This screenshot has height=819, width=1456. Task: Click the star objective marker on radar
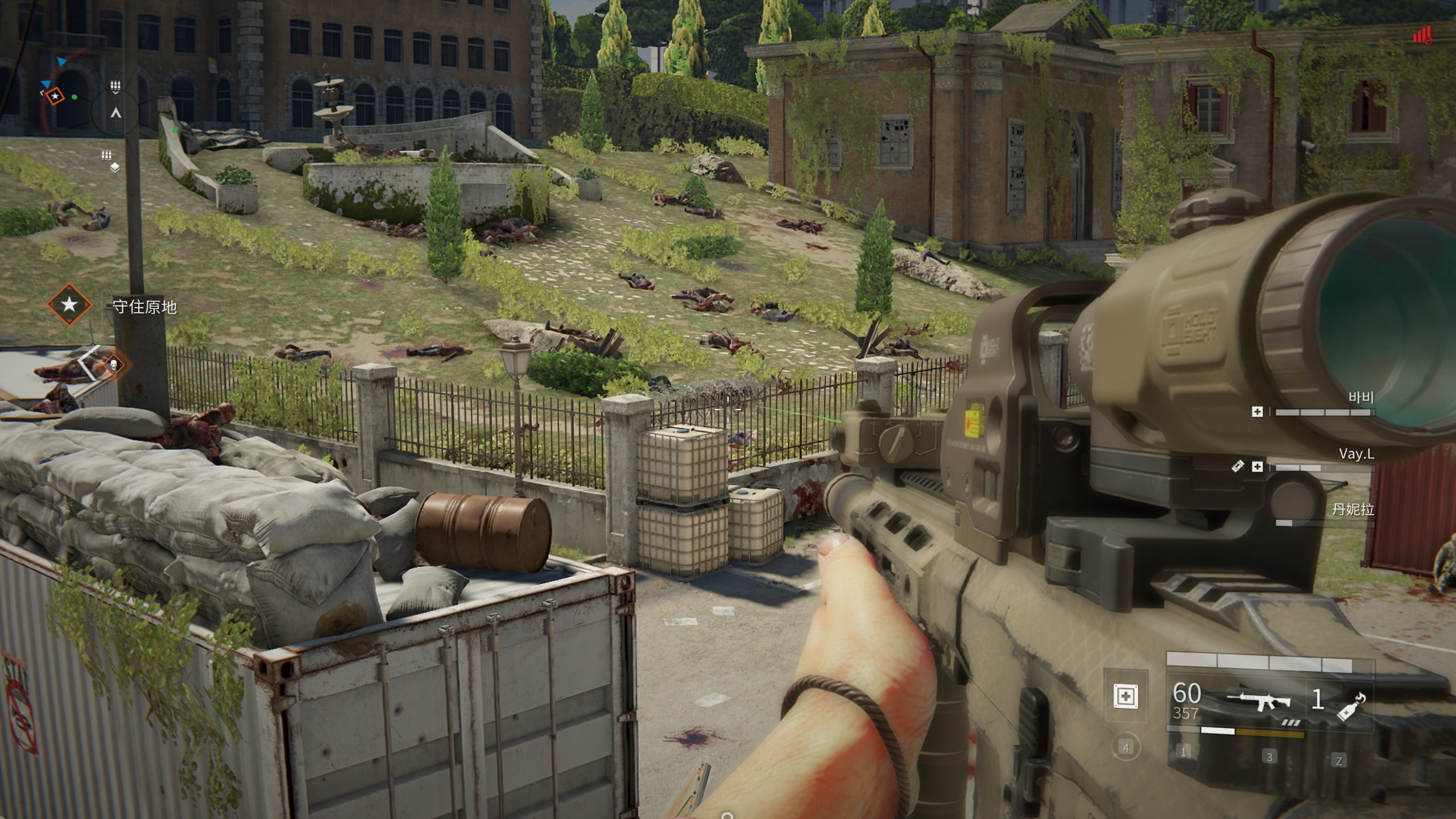coord(55,97)
